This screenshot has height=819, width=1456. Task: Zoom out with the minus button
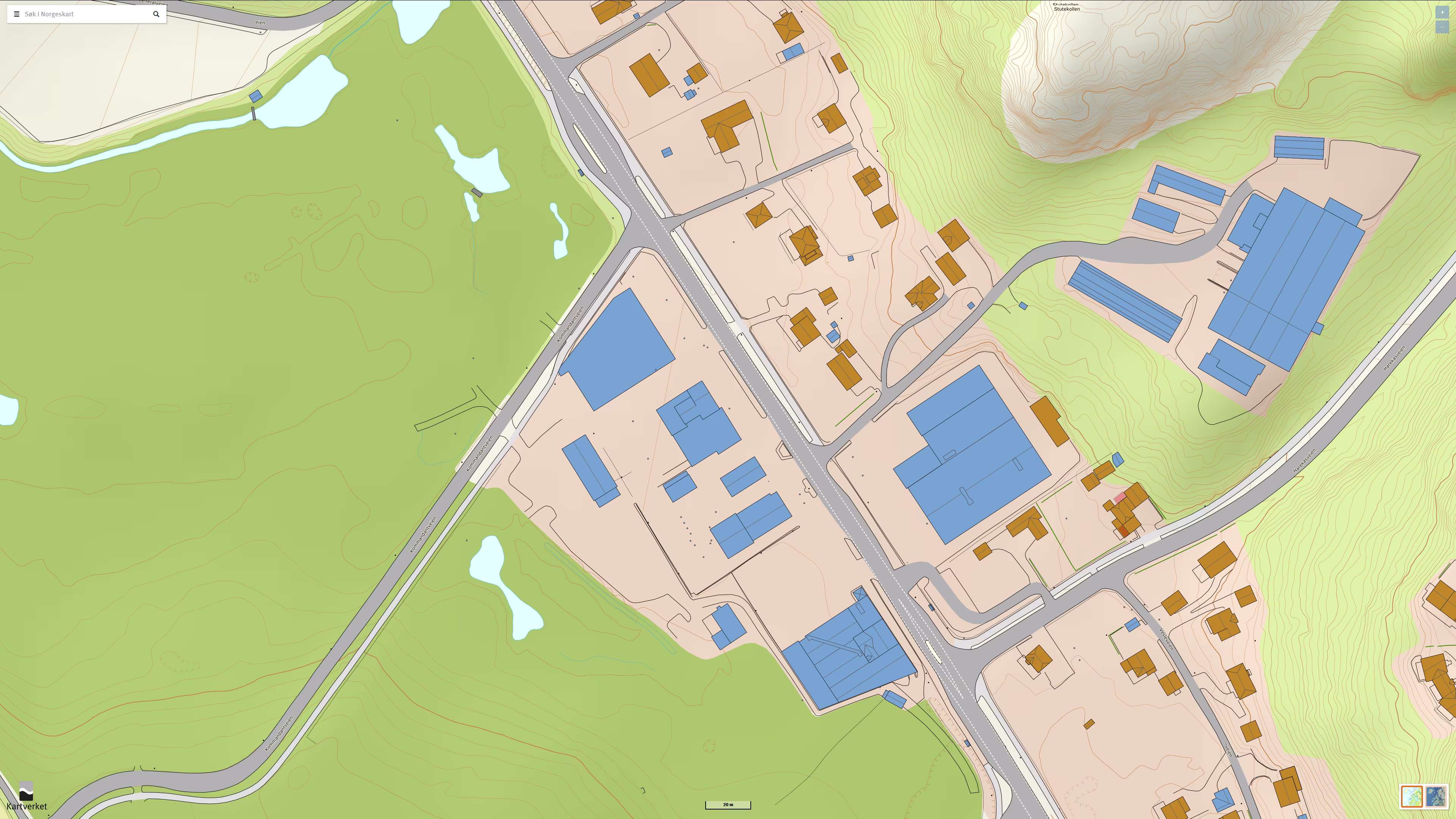[x=1442, y=27]
